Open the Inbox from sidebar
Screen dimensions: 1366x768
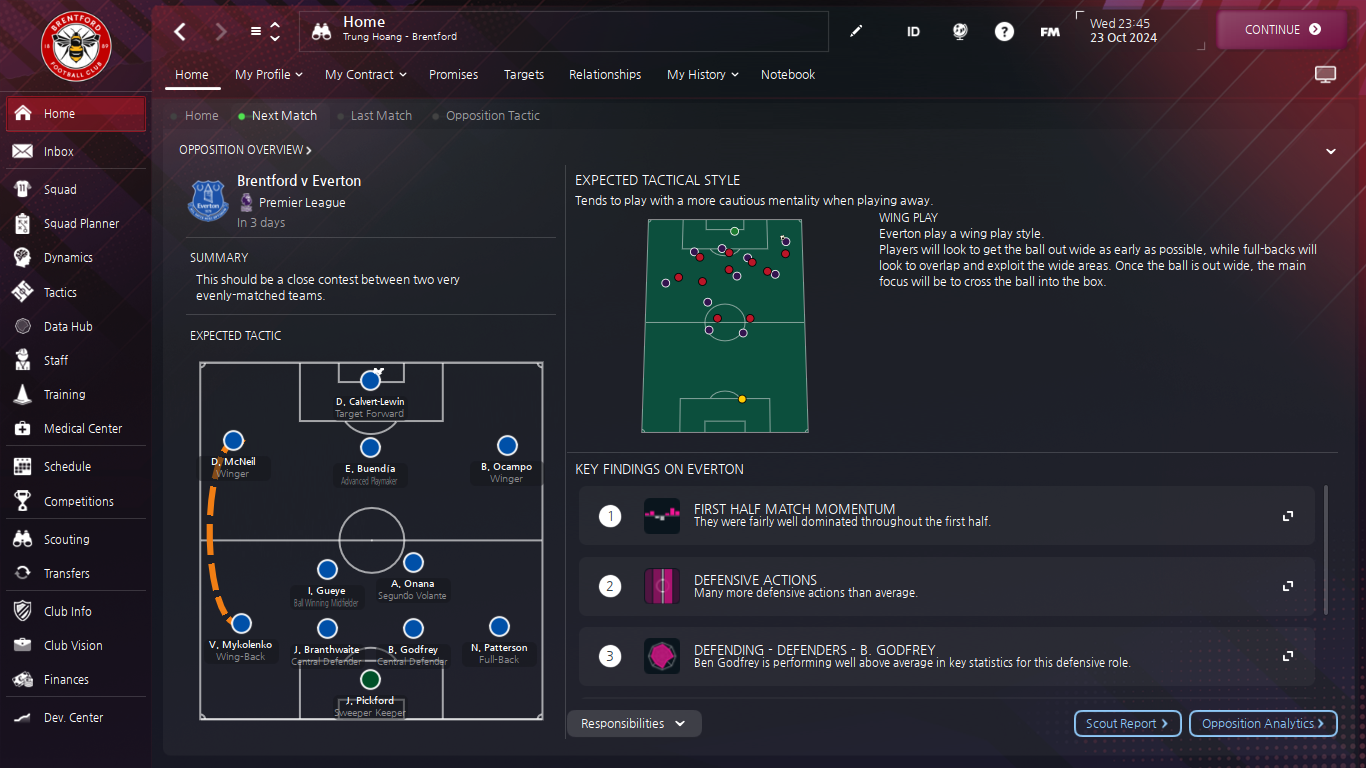click(59, 152)
